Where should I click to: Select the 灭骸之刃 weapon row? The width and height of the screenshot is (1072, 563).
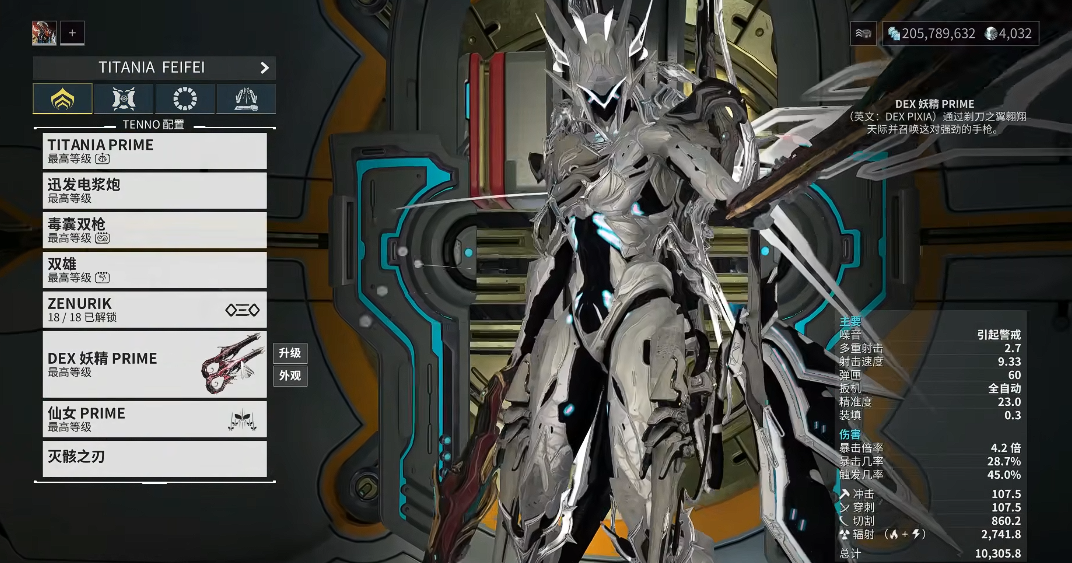[x=156, y=458]
